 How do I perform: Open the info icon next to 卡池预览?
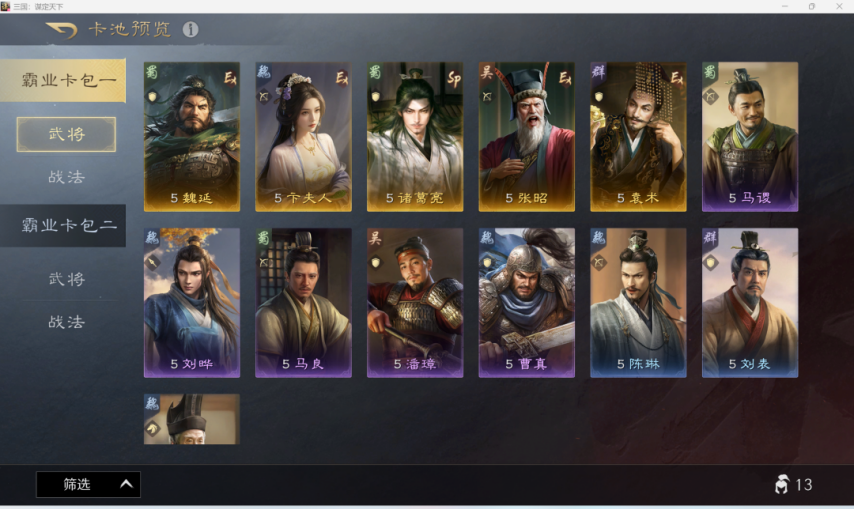(x=190, y=30)
